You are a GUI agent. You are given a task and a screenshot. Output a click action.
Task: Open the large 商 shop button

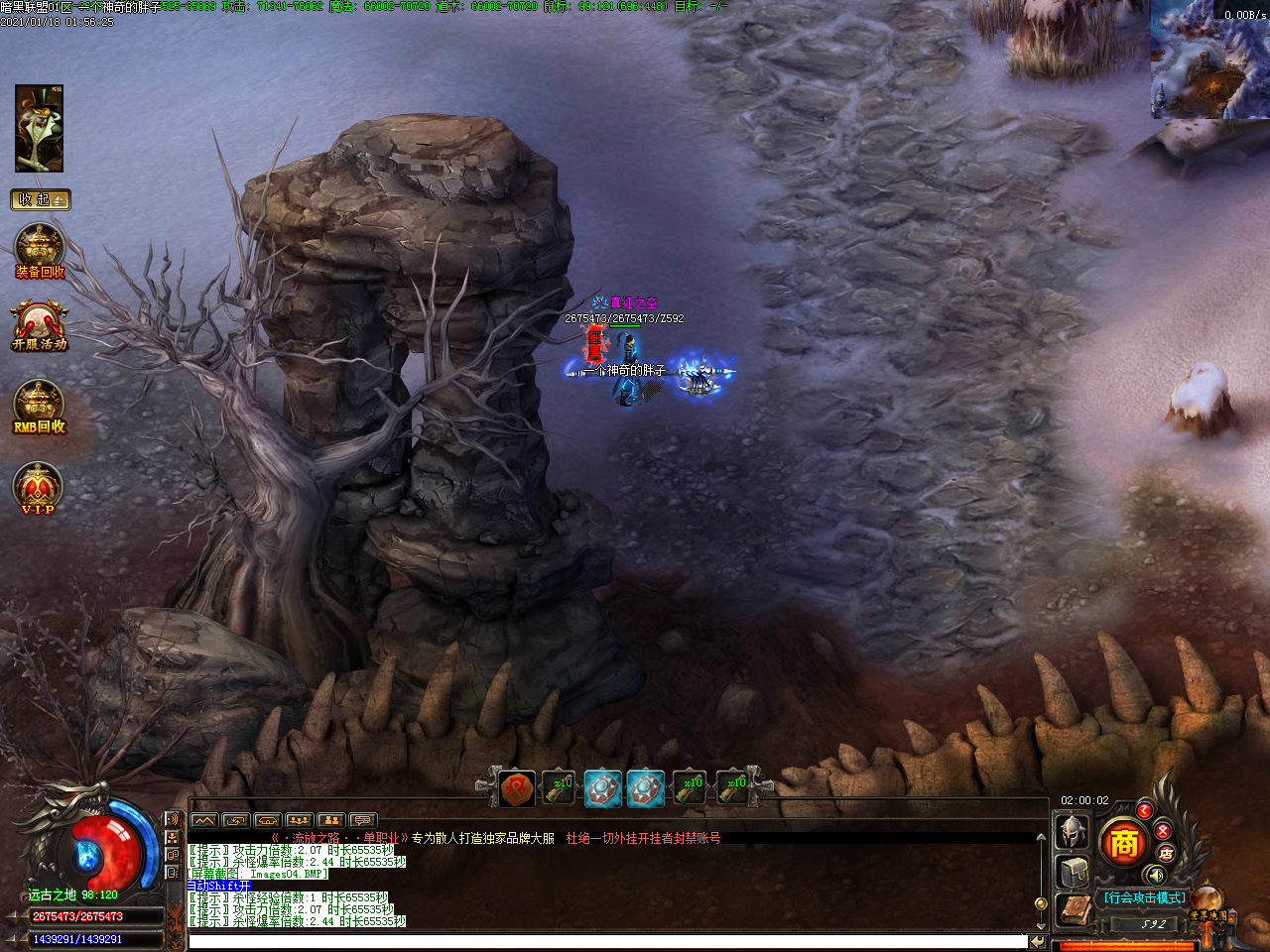1123,843
